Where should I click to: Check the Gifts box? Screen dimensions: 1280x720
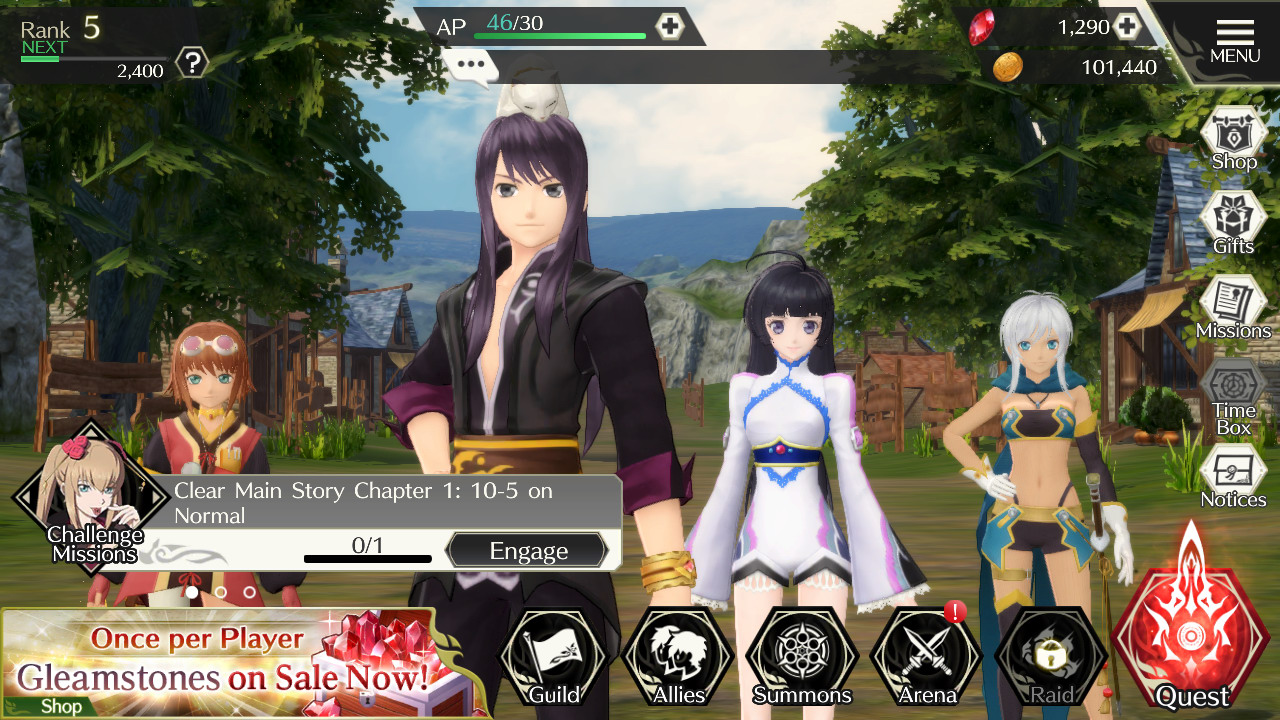[x=1233, y=222]
